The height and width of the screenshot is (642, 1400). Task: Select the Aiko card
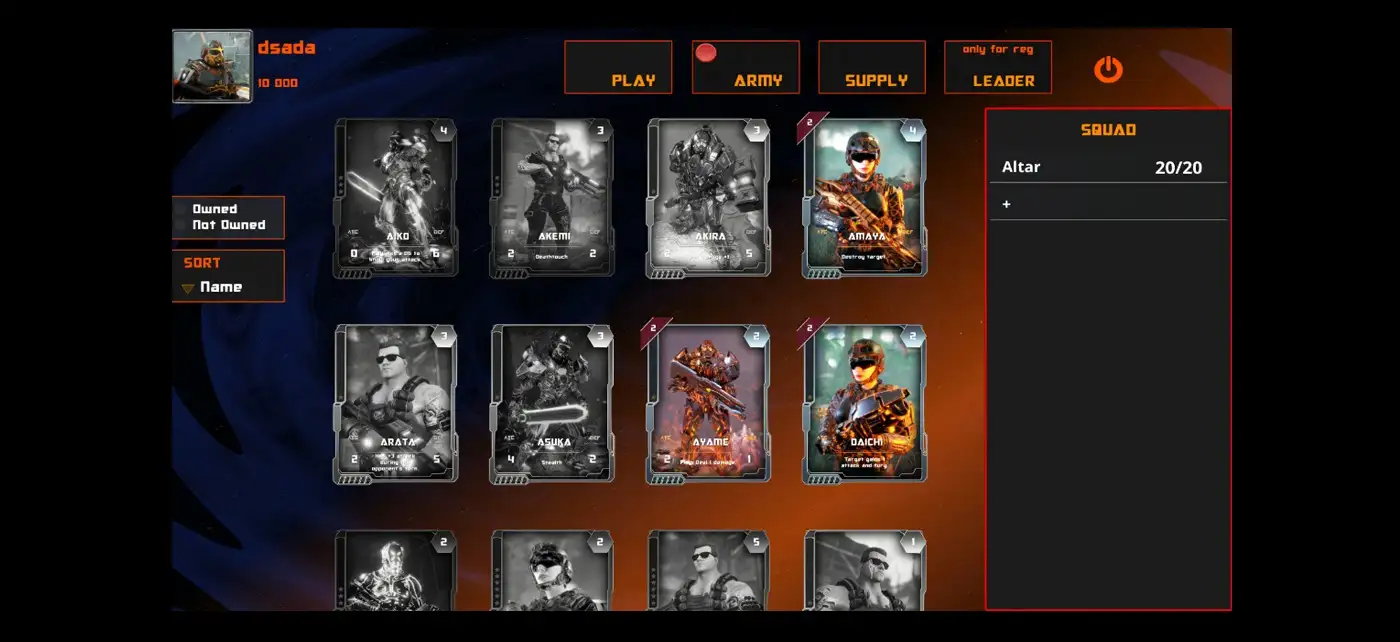pyautogui.click(x=396, y=197)
